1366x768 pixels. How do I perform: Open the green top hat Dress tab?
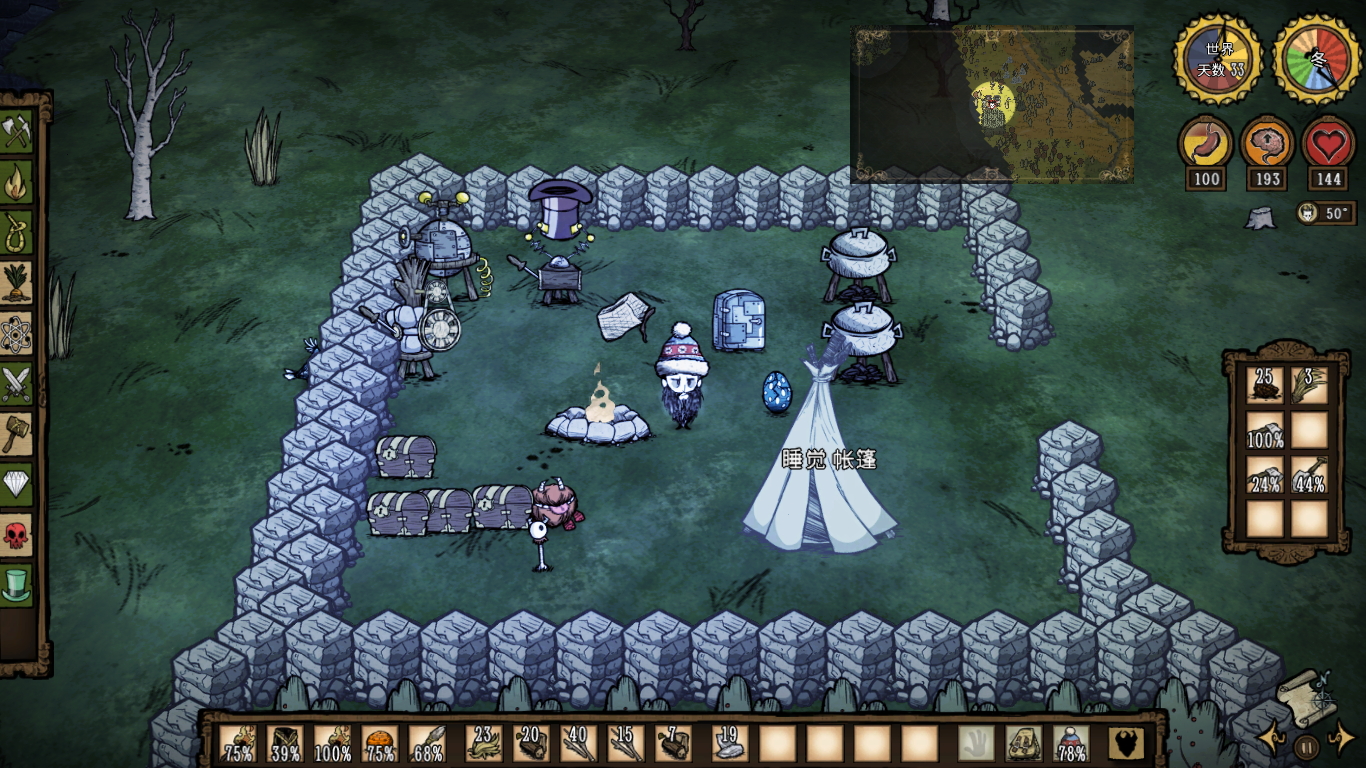coord(17,585)
